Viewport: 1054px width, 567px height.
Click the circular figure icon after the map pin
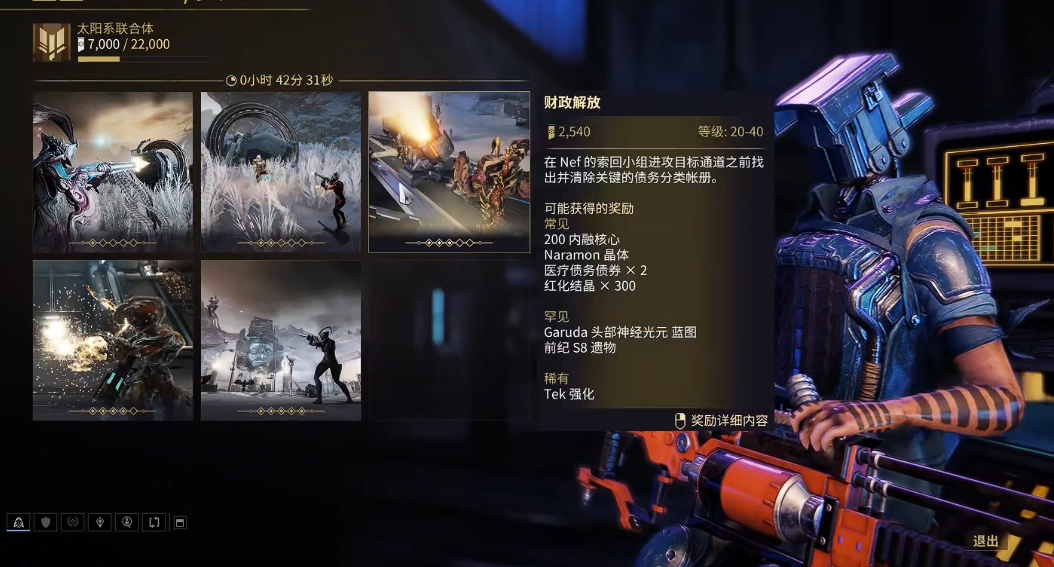click(127, 522)
